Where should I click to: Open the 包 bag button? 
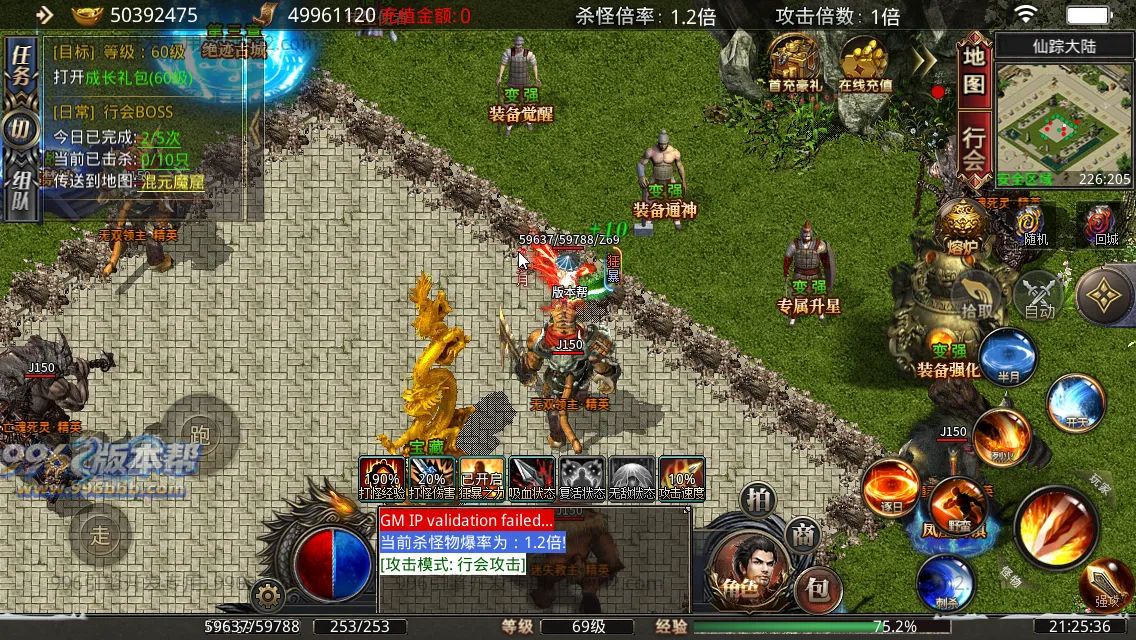817,590
